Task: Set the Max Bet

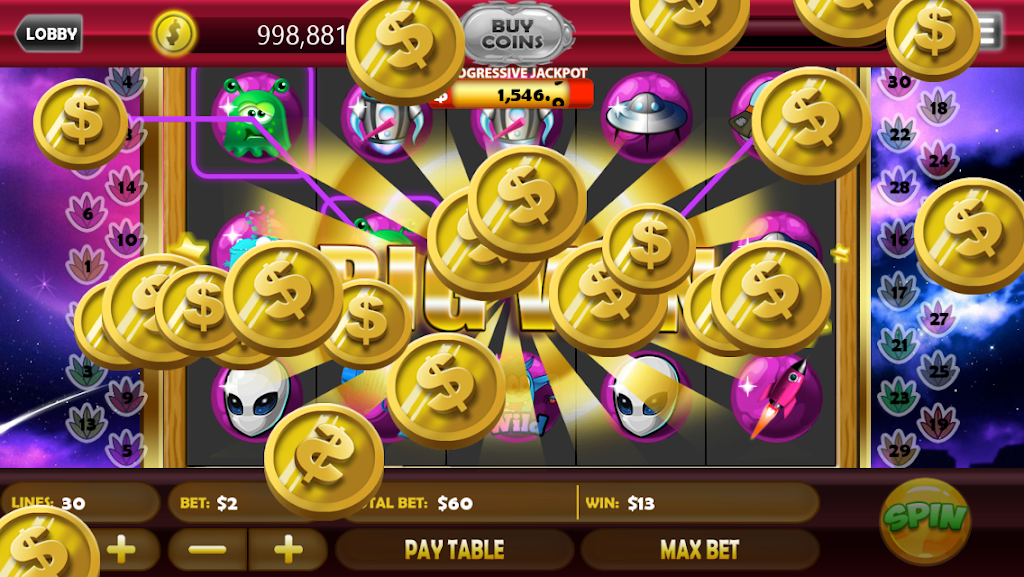Action: tap(699, 549)
